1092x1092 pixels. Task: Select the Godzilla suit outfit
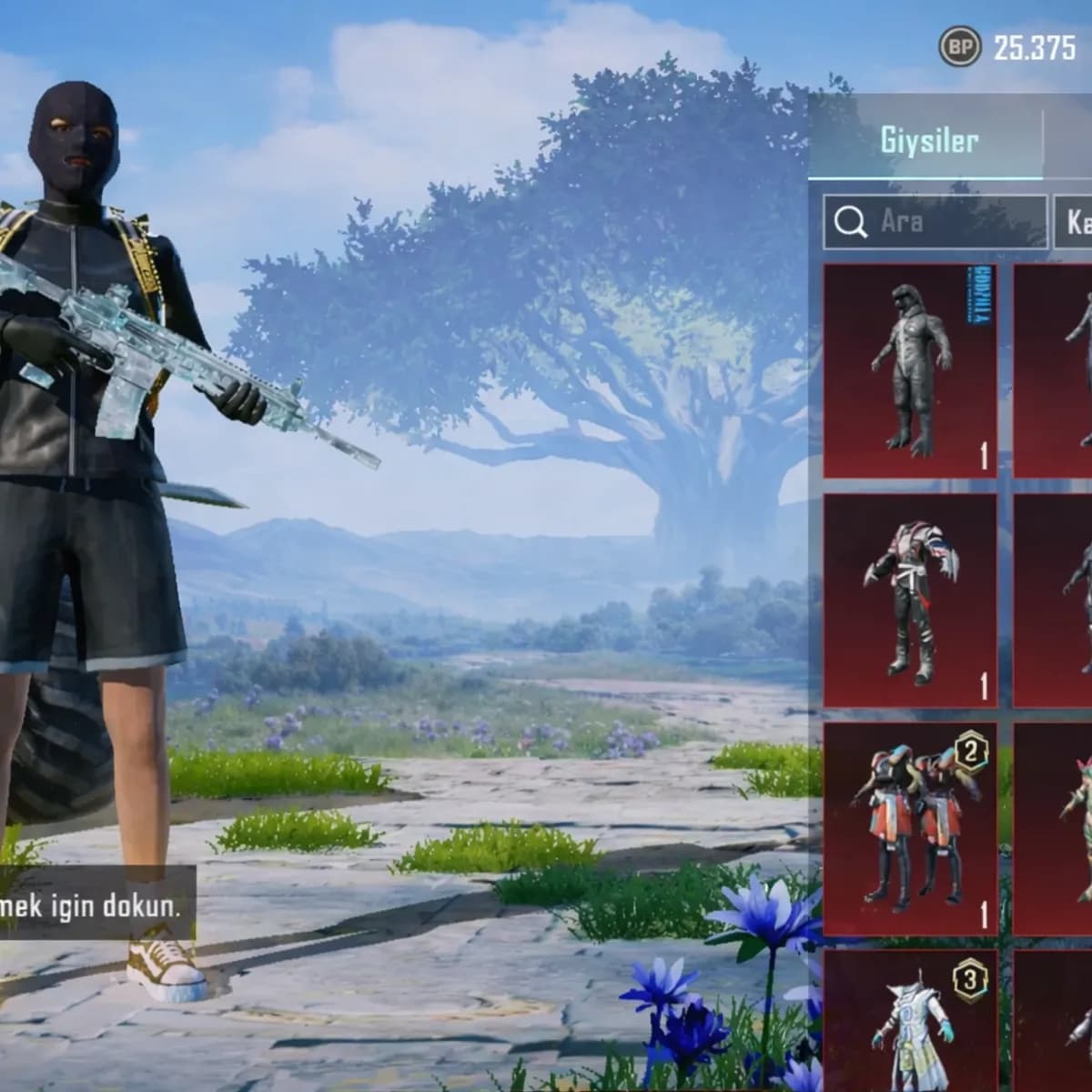click(910, 370)
